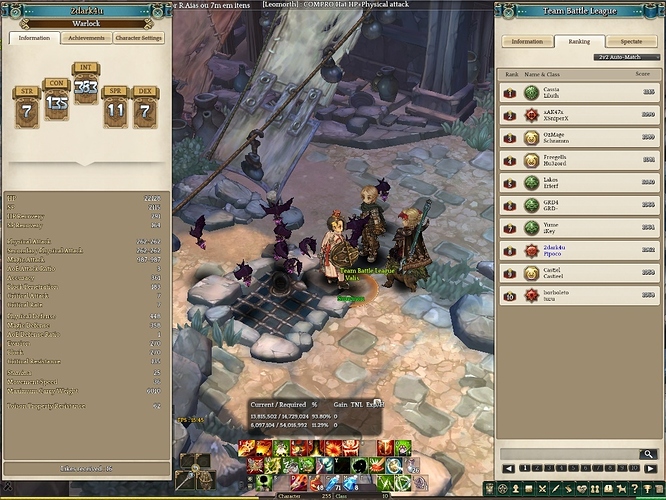This screenshot has height=500, width=666.
Task: Open Team Battle League Information tab
Action: (527, 42)
